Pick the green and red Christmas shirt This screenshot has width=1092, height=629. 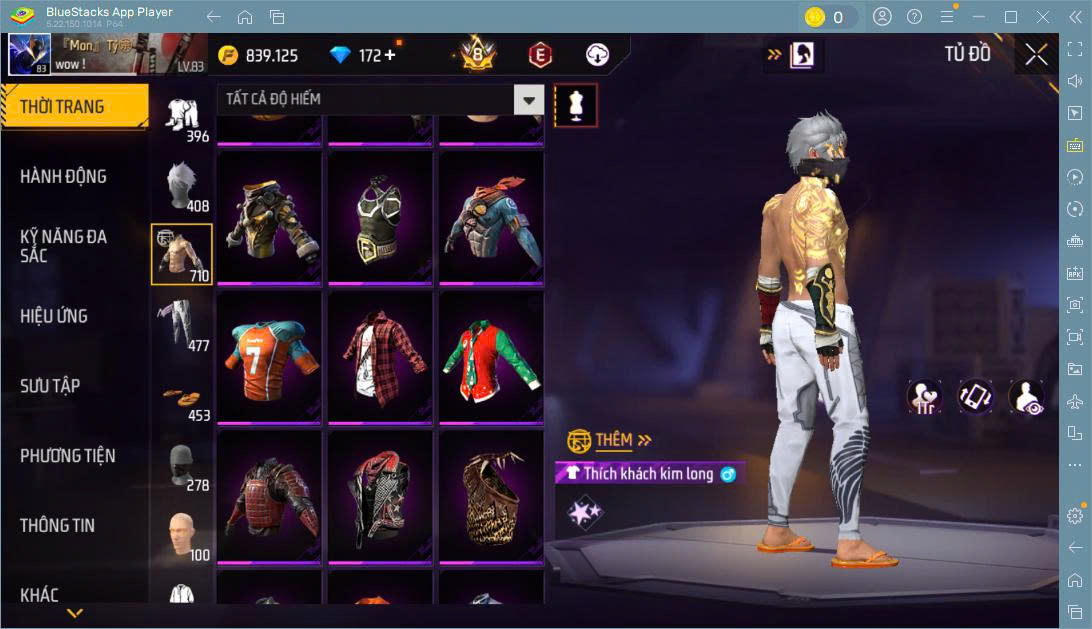tap(491, 357)
